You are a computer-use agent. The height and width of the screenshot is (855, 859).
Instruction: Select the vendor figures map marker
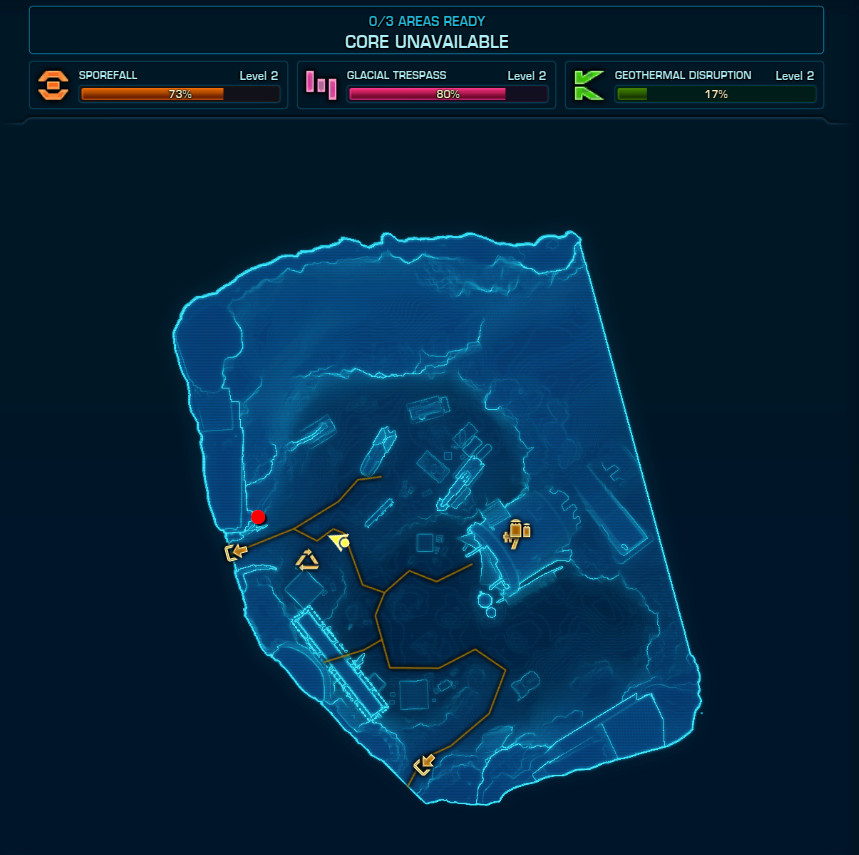tap(516, 533)
